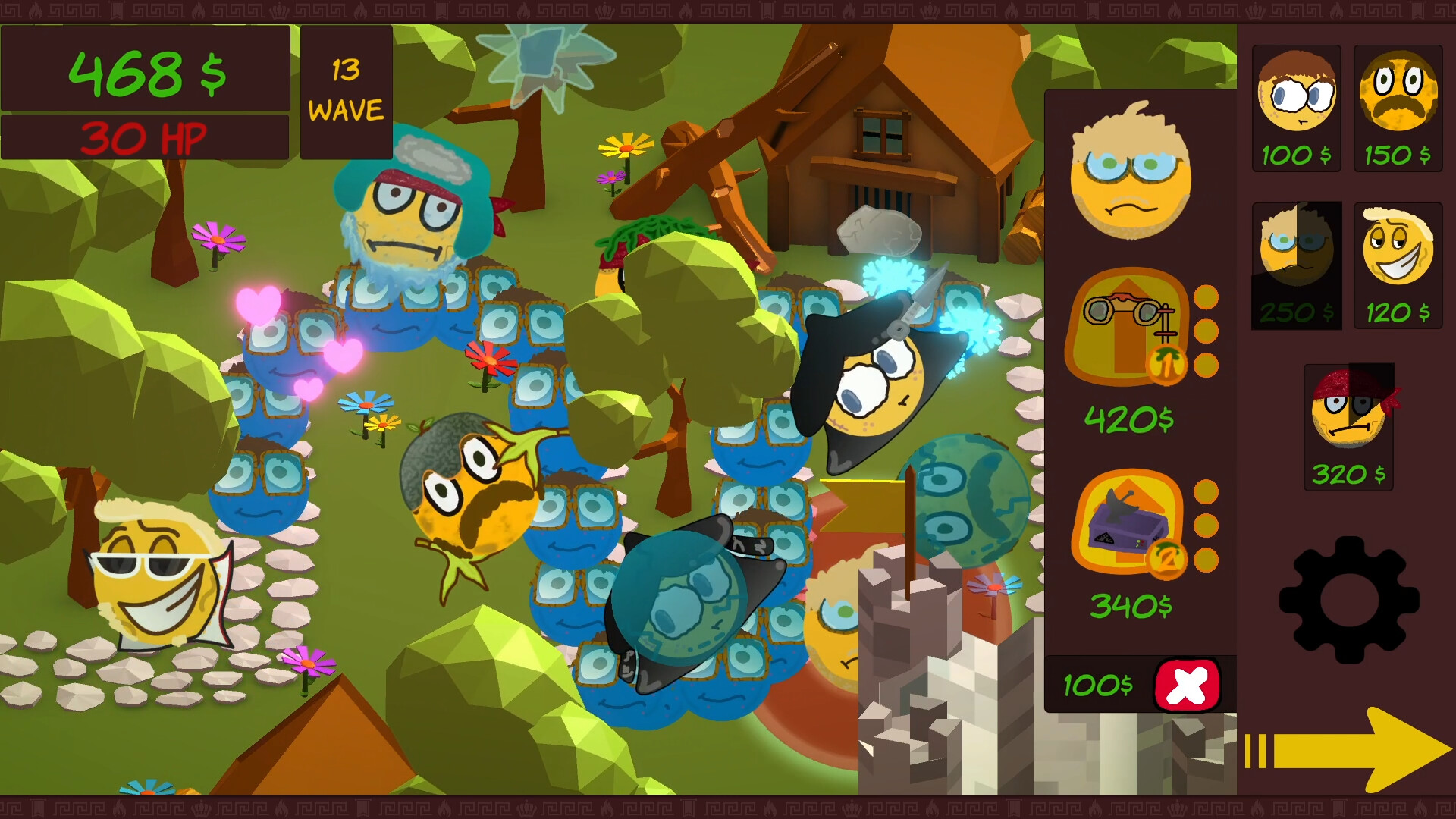The height and width of the screenshot is (819, 1456).
Task: Click the 13 WAVE counter display
Action: click(346, 89)
